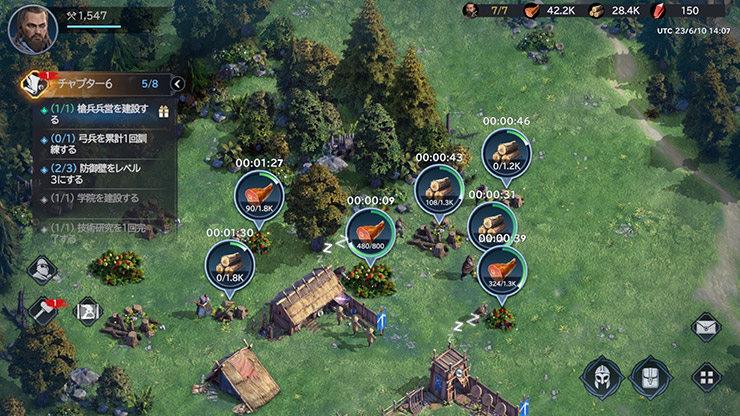
Task: Open the four-square grid menu
Action: (x=706, y=378)
